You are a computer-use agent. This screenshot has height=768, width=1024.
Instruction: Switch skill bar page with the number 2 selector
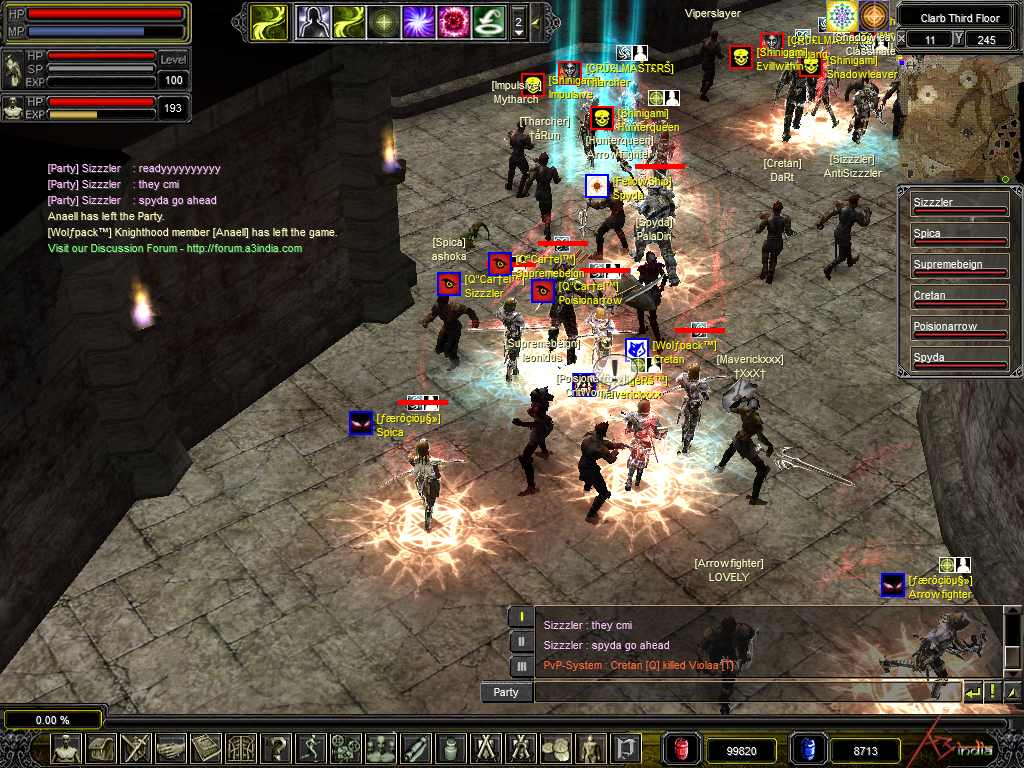click(x=518, y=22)
